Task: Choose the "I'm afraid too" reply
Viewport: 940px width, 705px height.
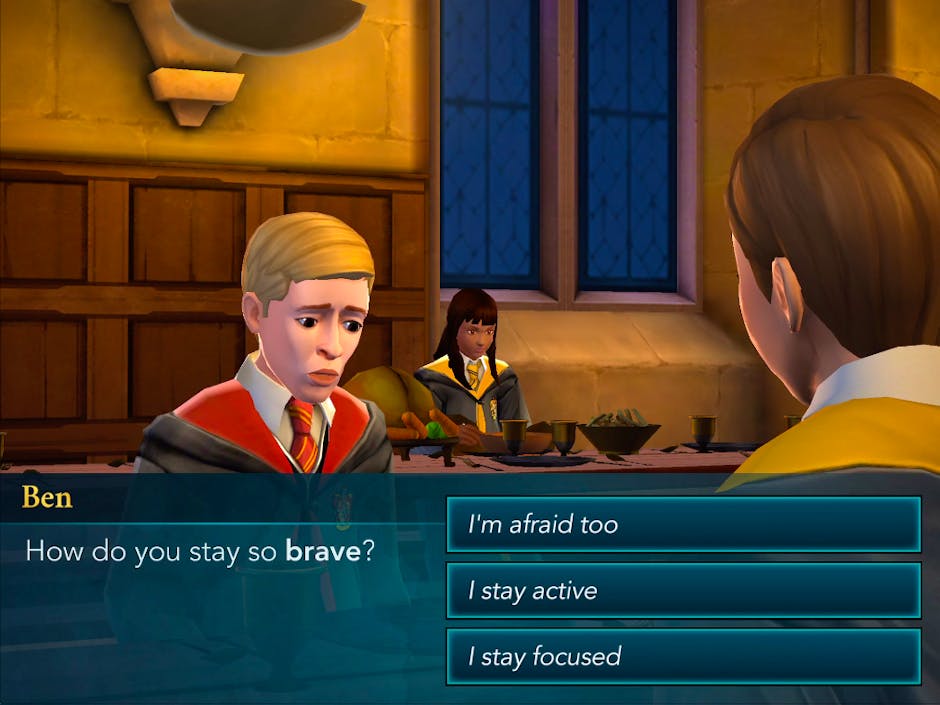Action: (x=683, y=524)
